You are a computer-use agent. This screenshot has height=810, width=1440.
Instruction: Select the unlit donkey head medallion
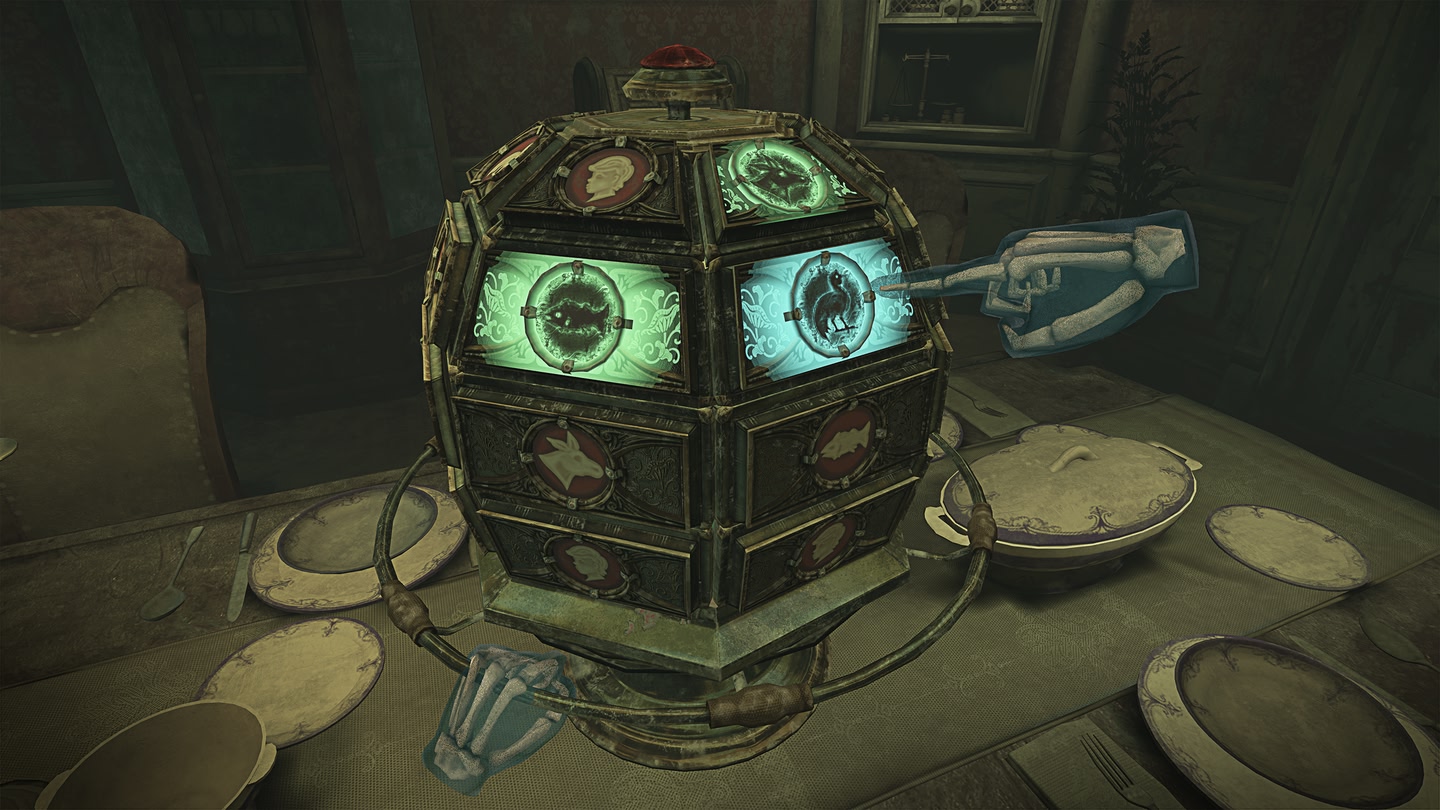click(571, 460)
